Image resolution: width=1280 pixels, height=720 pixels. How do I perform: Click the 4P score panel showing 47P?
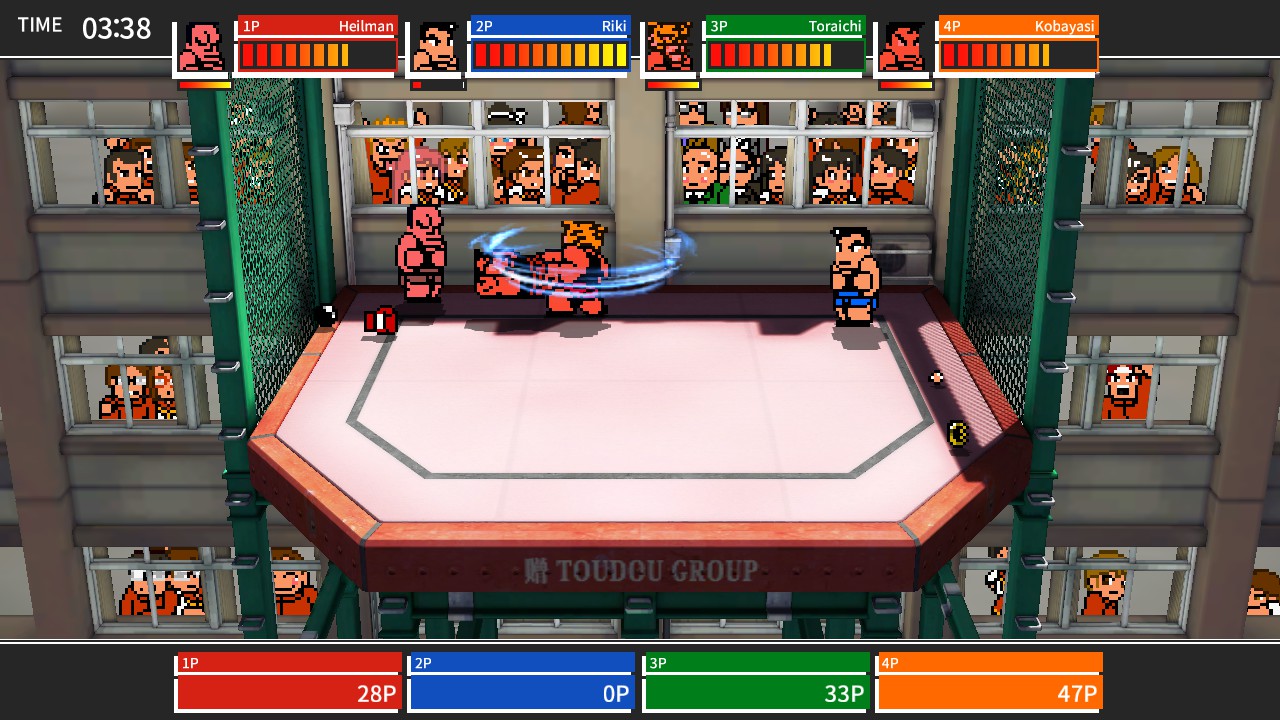(x=989, y=692)
